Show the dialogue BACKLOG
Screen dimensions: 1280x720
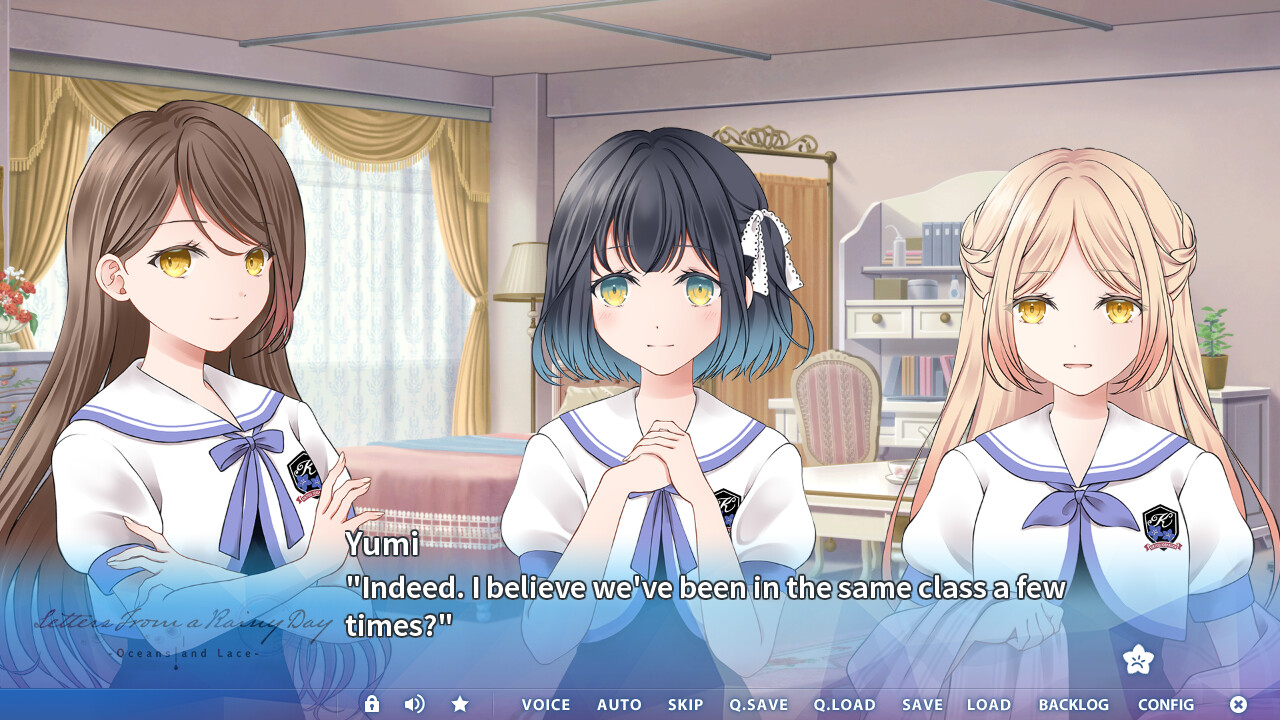[x=1074, y=705]
